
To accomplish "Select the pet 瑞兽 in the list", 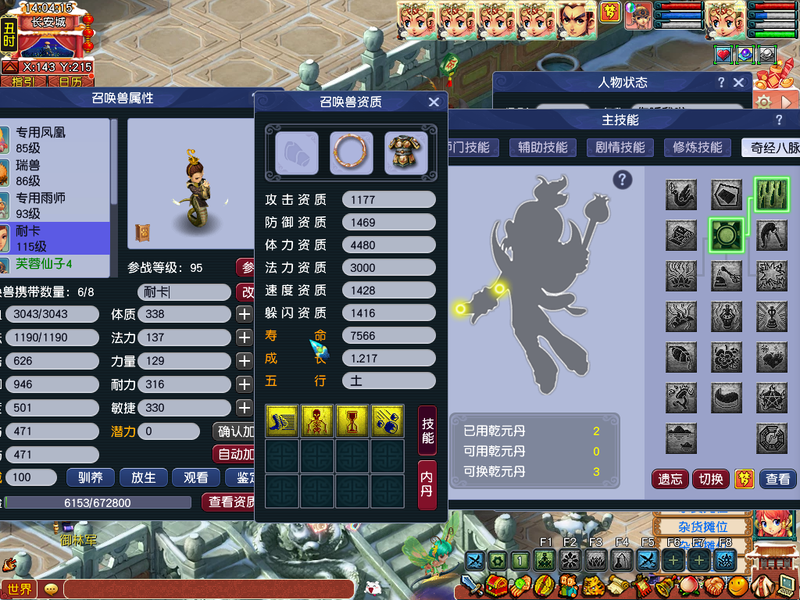I will coord(28,173).
